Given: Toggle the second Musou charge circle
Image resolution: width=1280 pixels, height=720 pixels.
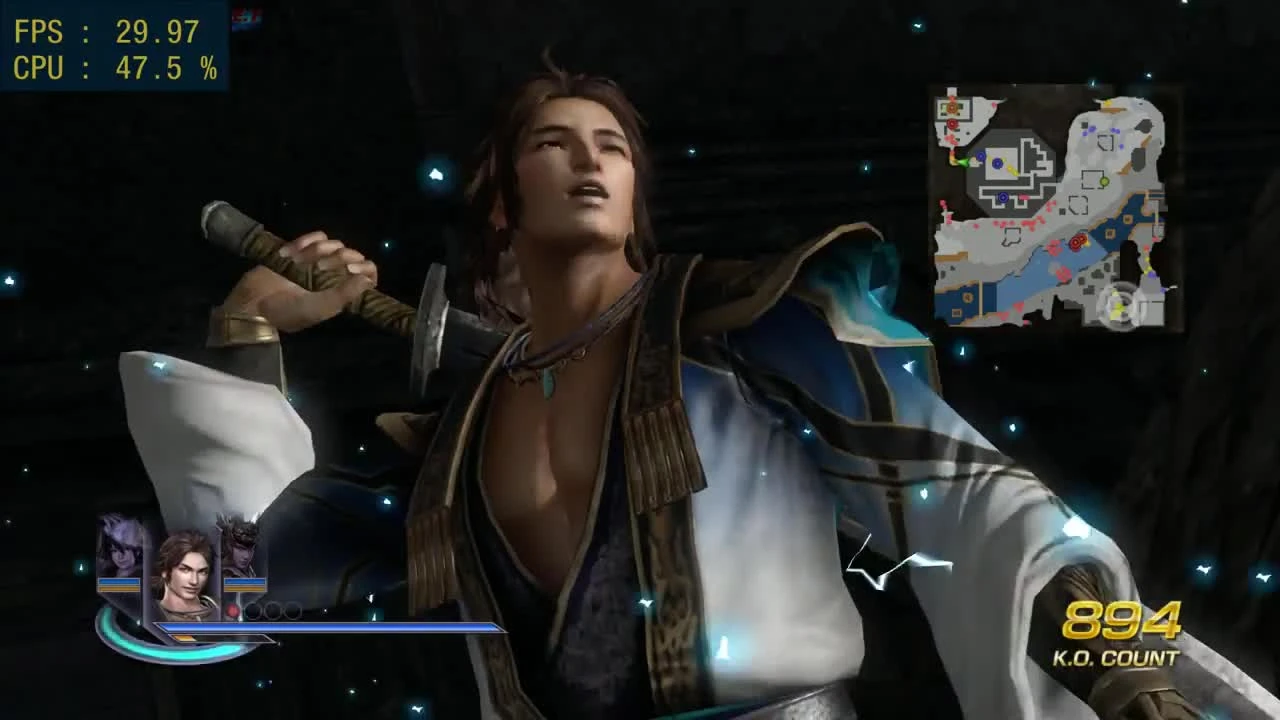Looking at the screenshot, I should pyautogui.click(x=271, y=611).
